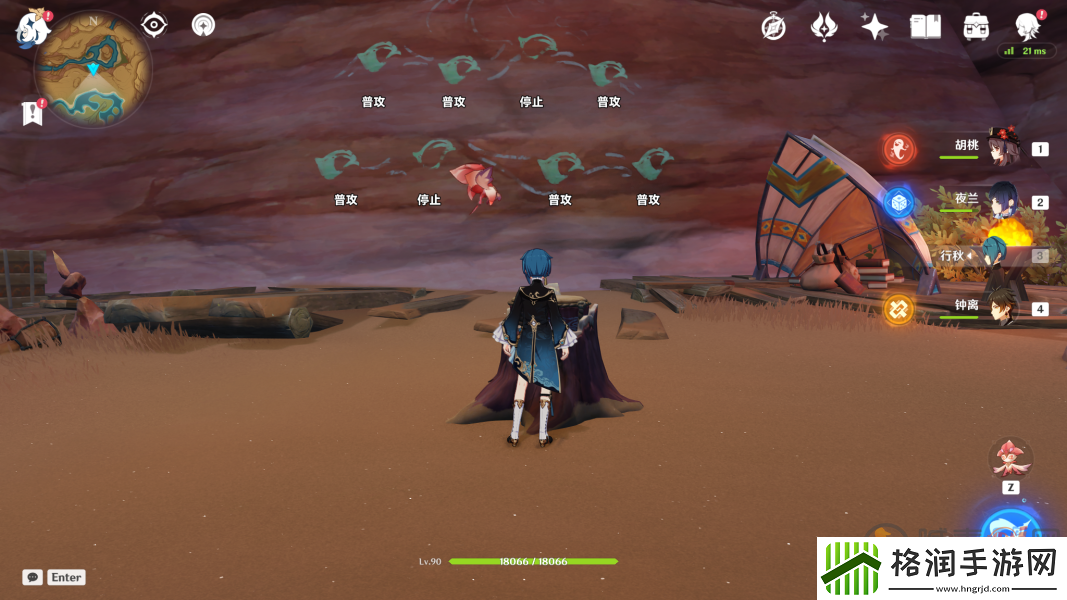The image size is (1067, 600).
Task: Trigger 夜兰's blue dice burst orb
Action: (x=899, y=203)
